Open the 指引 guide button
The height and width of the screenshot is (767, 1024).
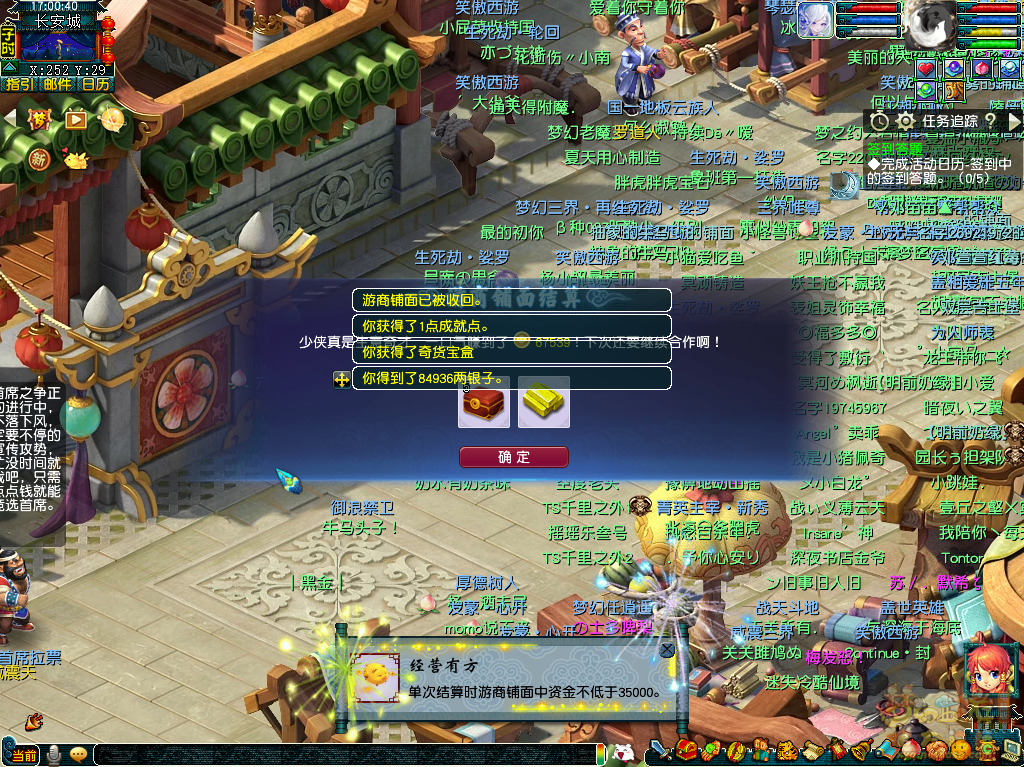click(x=19, y=85)
